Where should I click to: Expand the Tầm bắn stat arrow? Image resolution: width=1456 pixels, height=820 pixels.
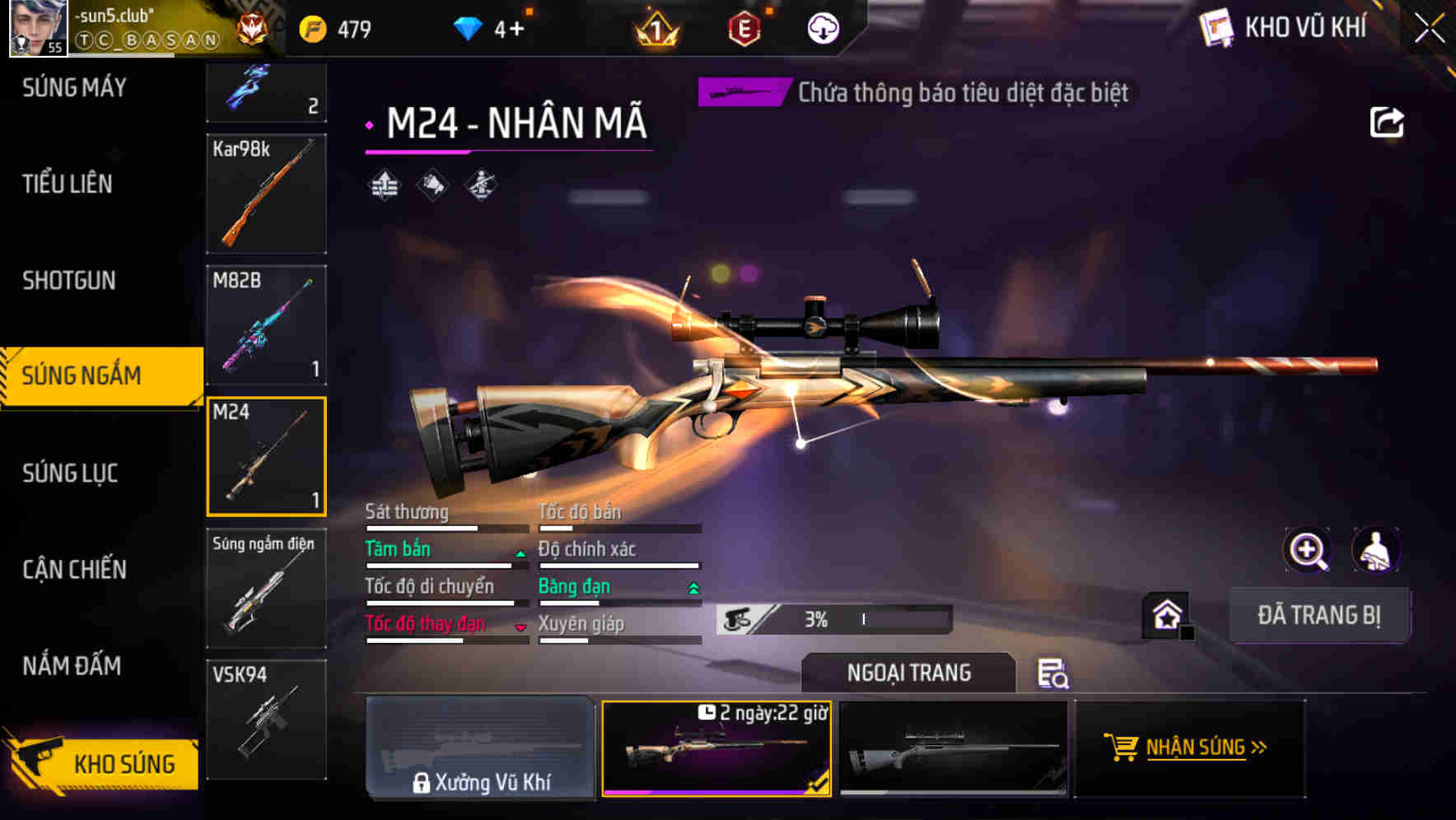[x=519, y=555]
